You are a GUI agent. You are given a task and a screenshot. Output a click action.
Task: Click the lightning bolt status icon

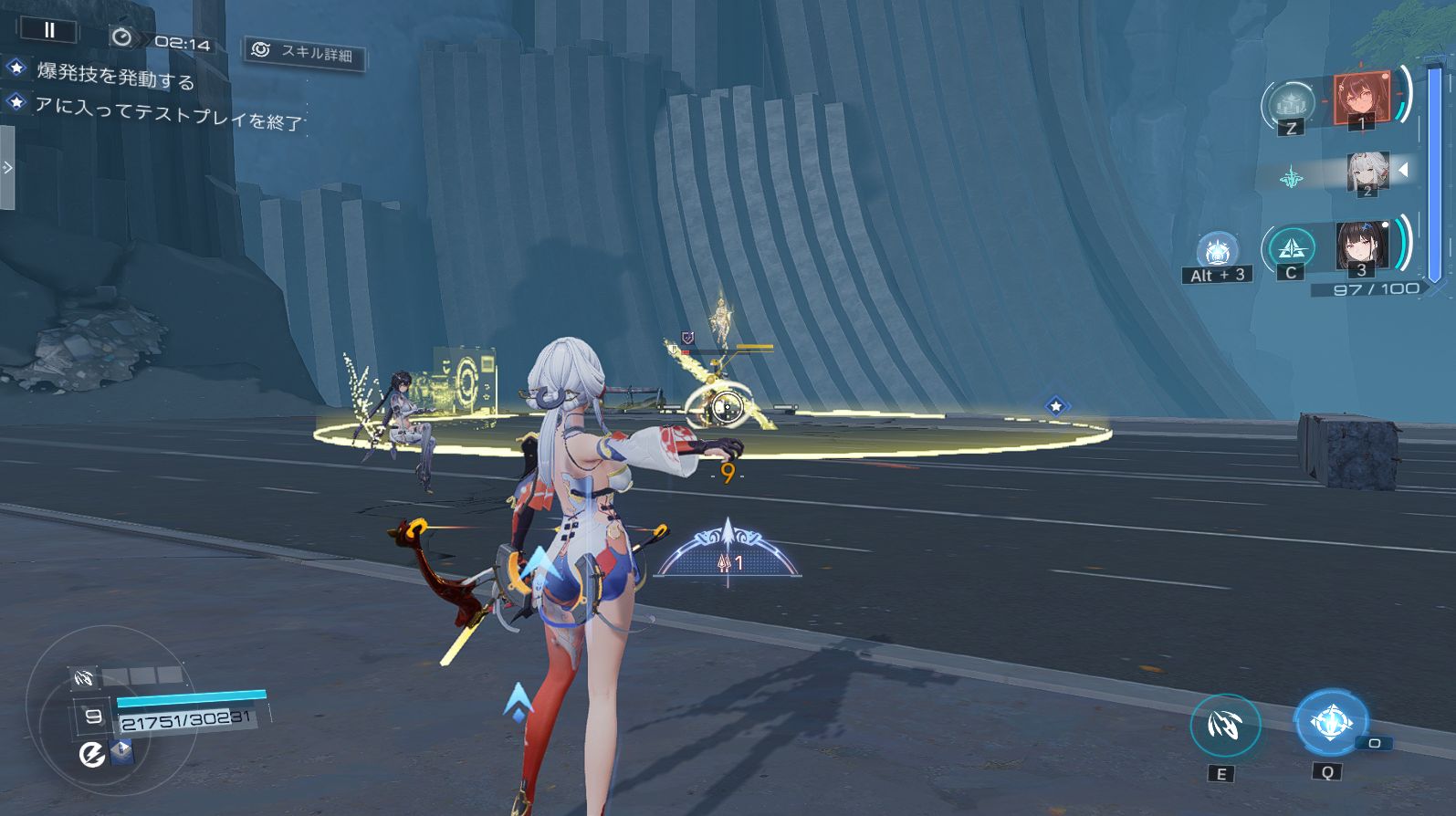tap(91, 754)
